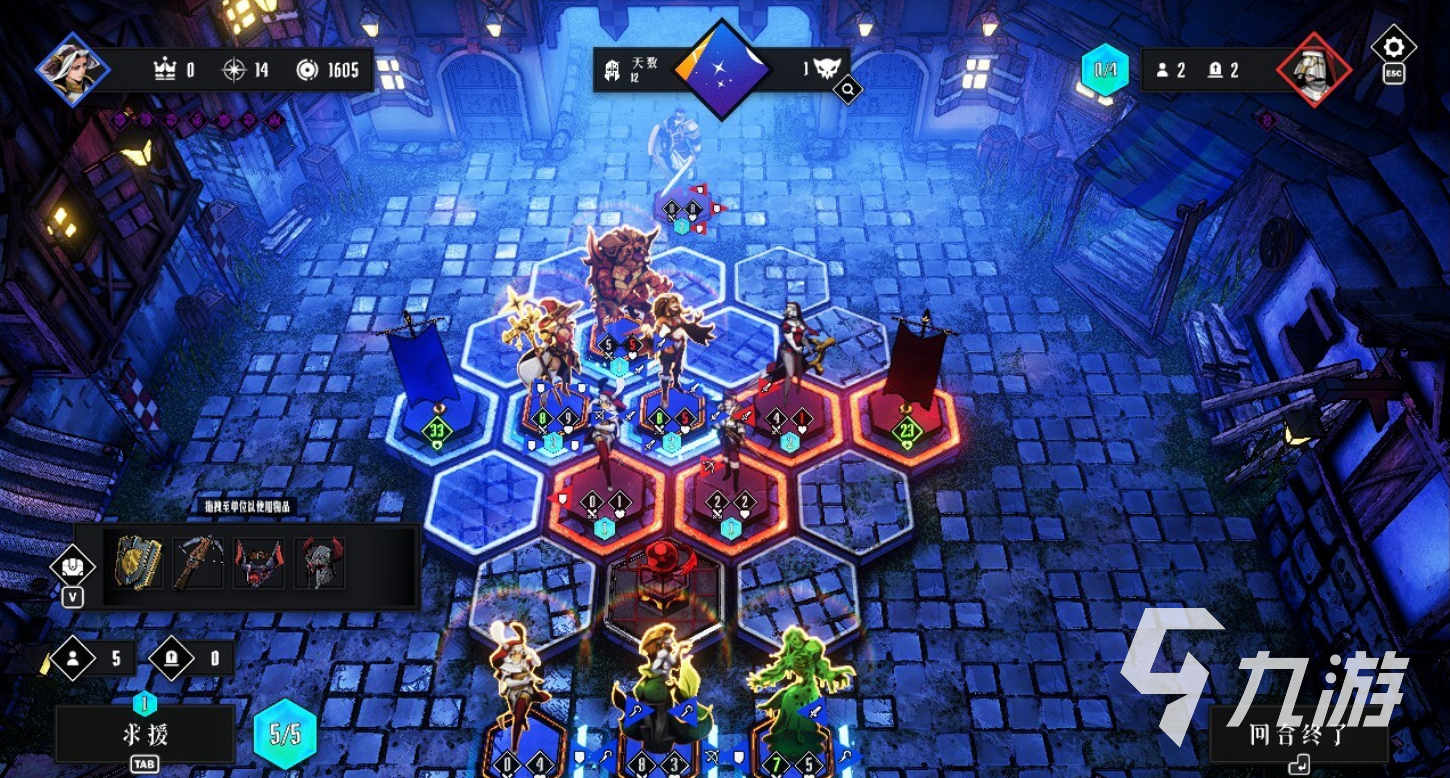Click the day-night diamond emblem
This screenshot has width=1450, height=778.
[722, 68]
